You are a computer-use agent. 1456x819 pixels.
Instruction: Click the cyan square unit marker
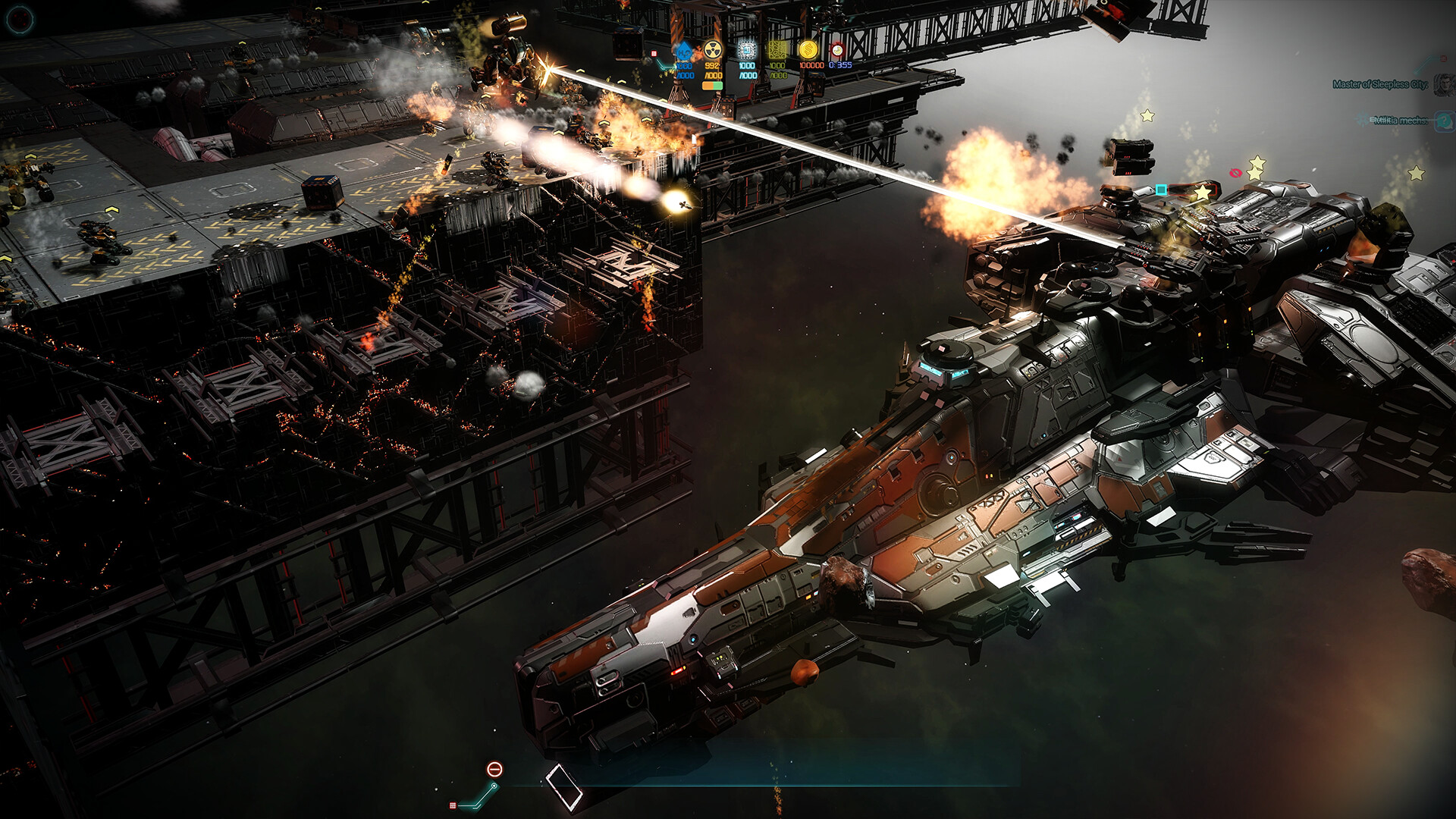(1161, 190)
